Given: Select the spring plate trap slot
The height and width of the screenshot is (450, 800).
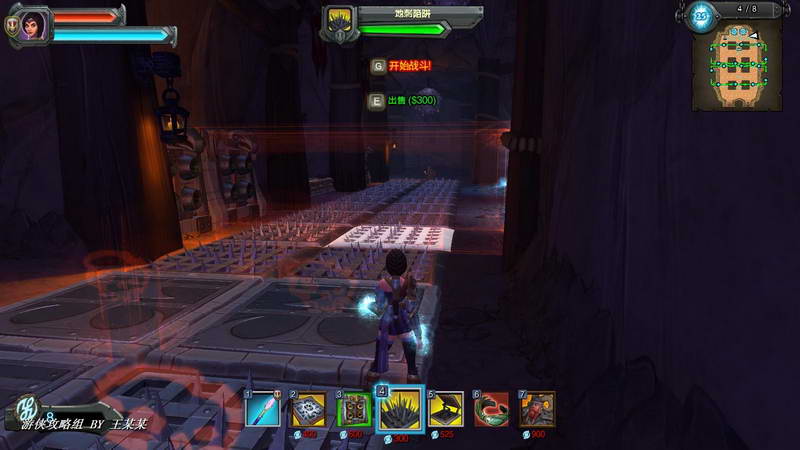Looking at the screenshot, I should point(446,410).
